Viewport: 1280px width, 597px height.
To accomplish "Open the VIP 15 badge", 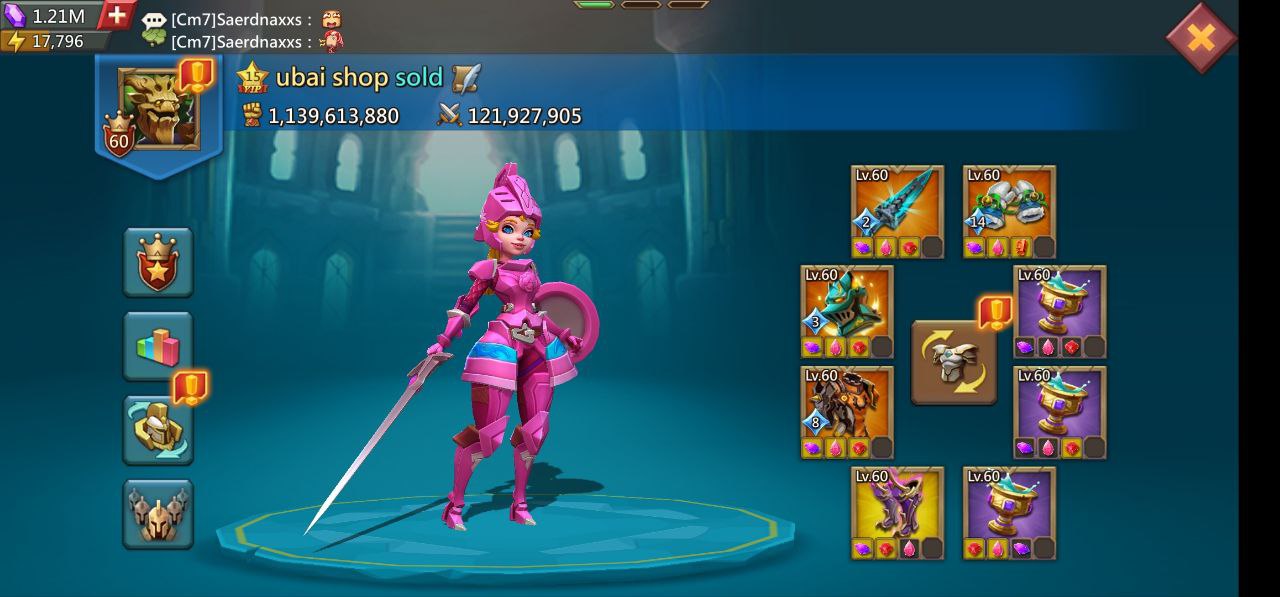I will coord(253,78).
